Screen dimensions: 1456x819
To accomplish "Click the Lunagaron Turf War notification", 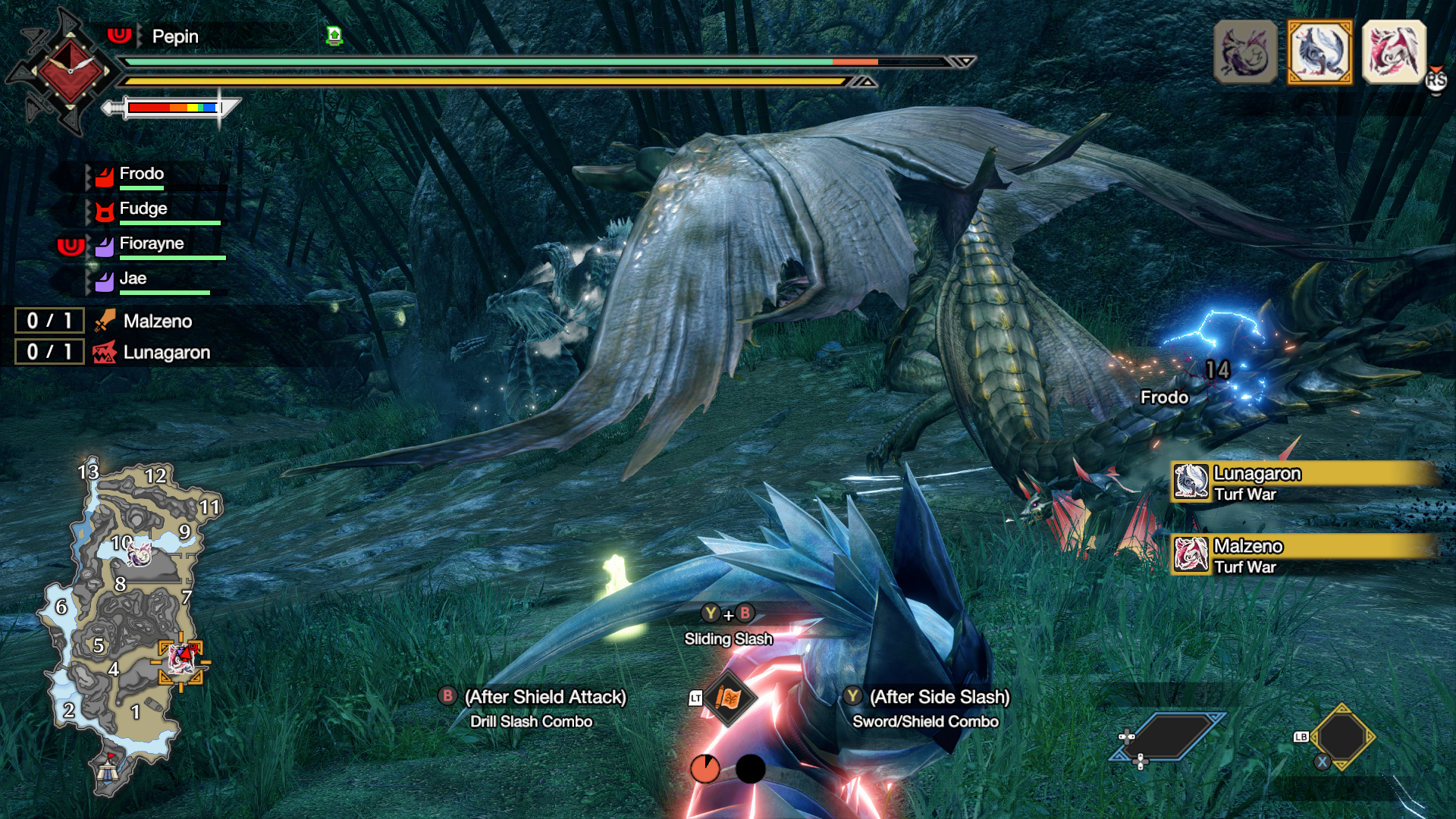I will (x=1303, y=483).
